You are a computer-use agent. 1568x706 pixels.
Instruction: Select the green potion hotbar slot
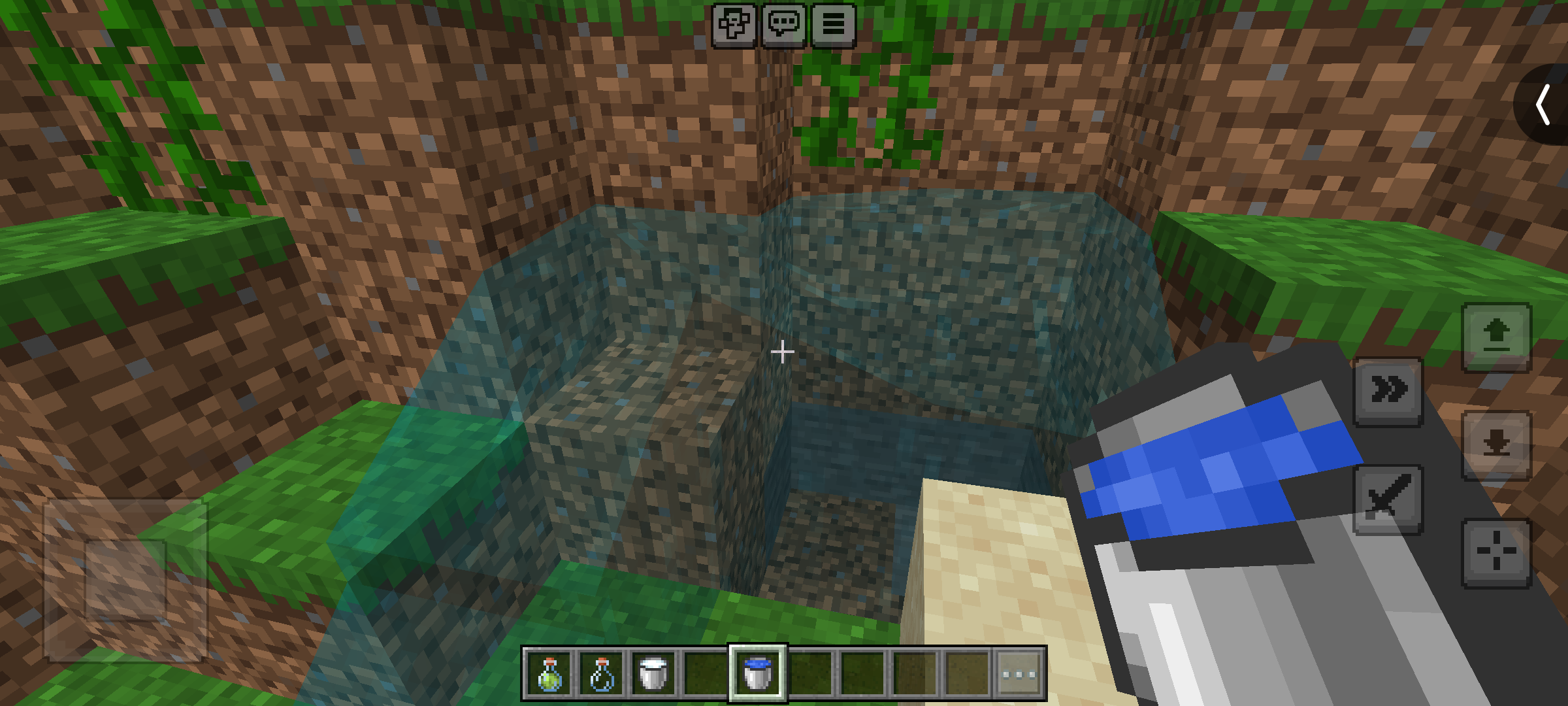point(549,674)
